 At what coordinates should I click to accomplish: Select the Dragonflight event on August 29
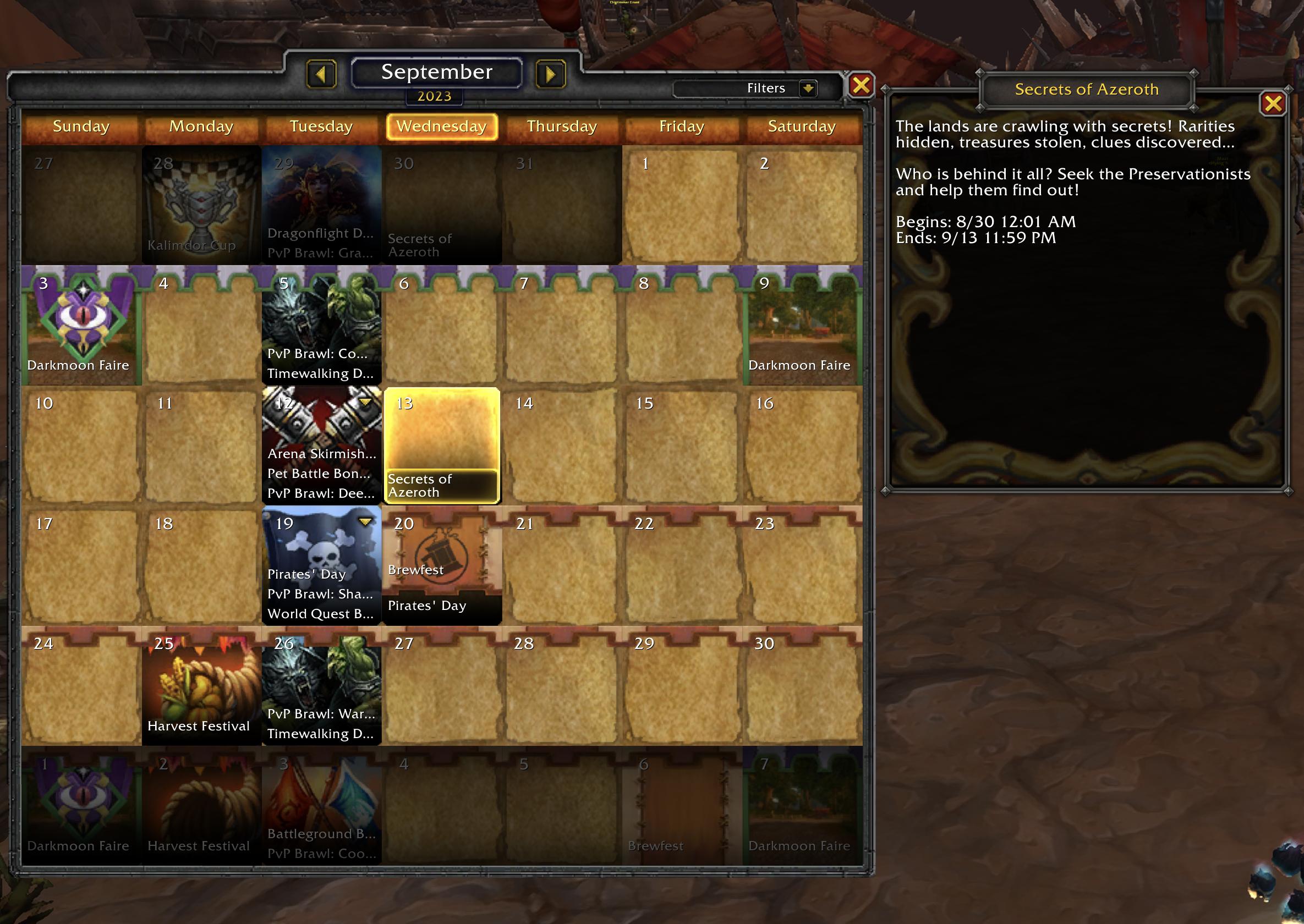(320, 233)
